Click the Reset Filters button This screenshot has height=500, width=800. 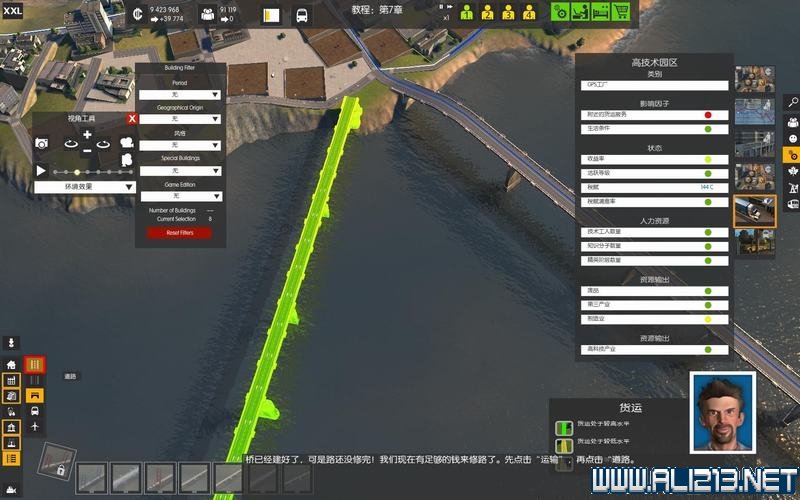point(180,233)
